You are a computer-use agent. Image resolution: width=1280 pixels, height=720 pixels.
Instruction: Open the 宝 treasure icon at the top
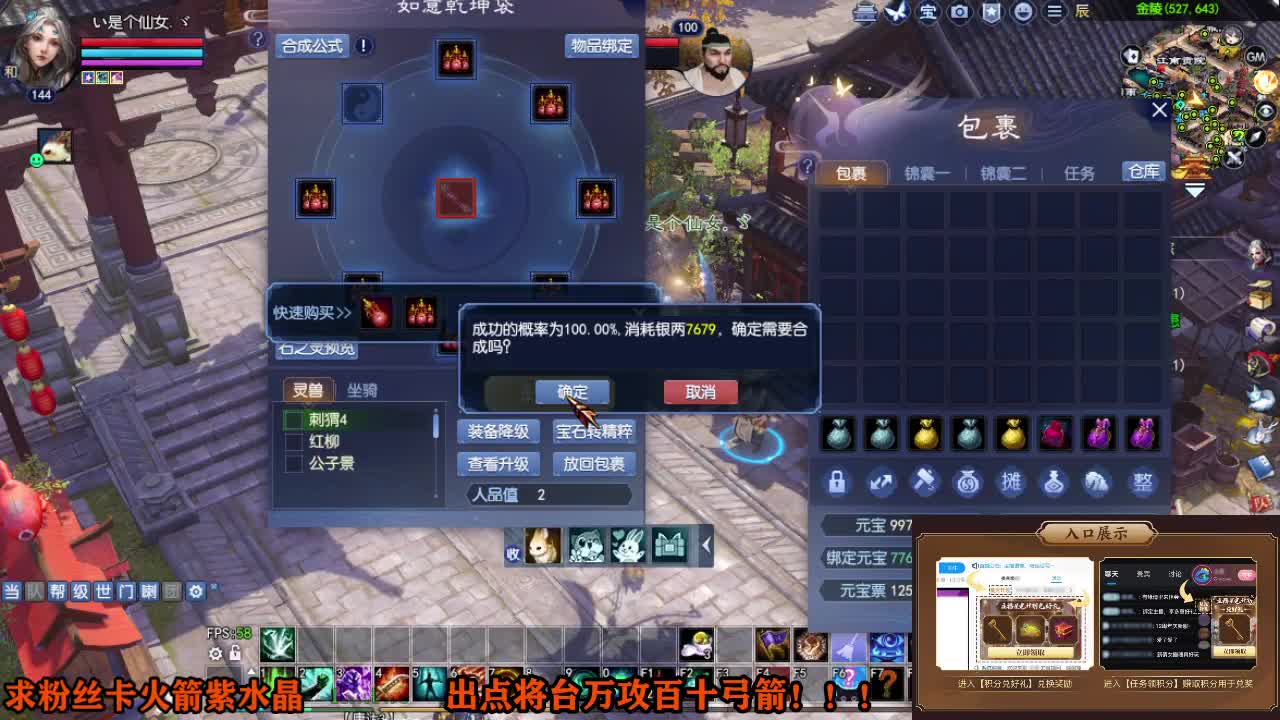coord(928,12)
